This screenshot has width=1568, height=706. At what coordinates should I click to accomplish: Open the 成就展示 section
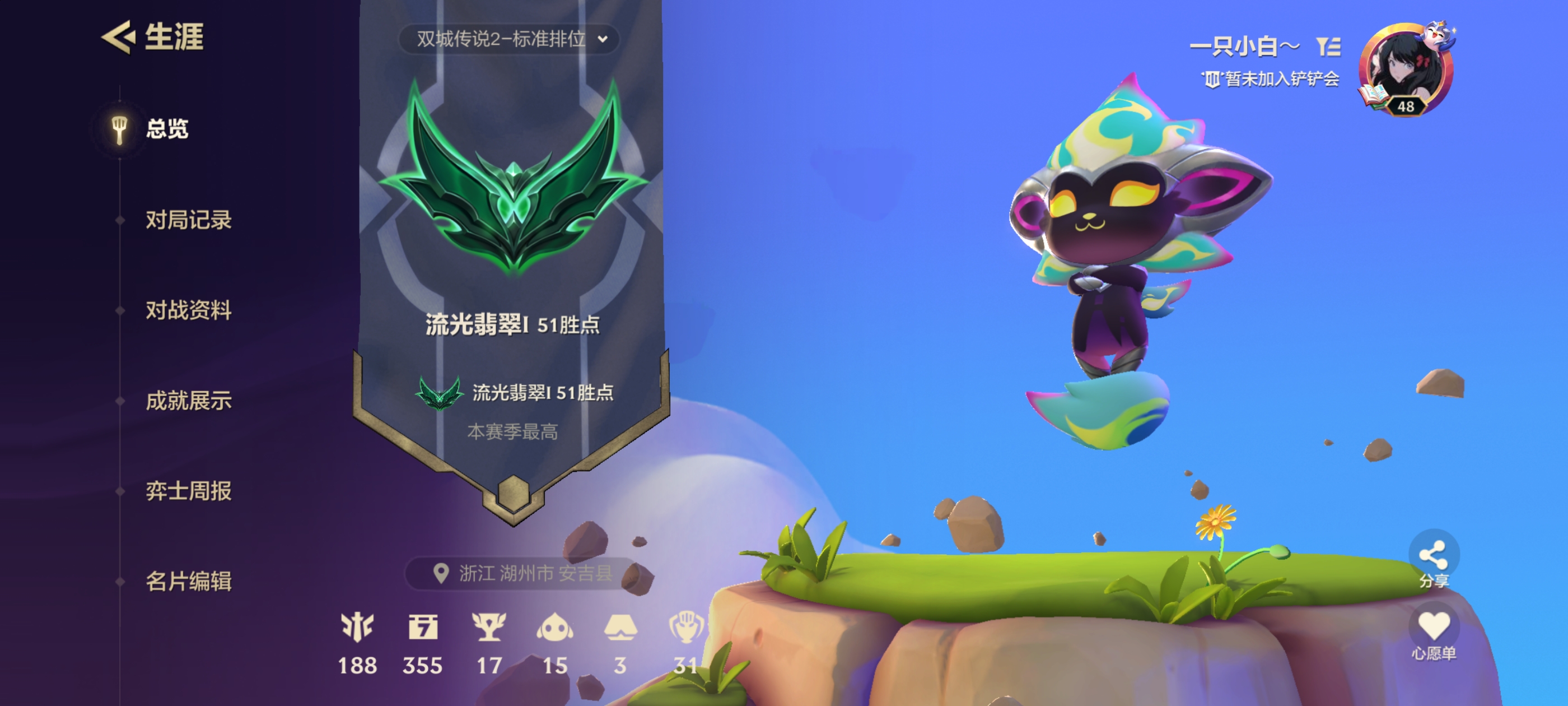coord(189,401)
